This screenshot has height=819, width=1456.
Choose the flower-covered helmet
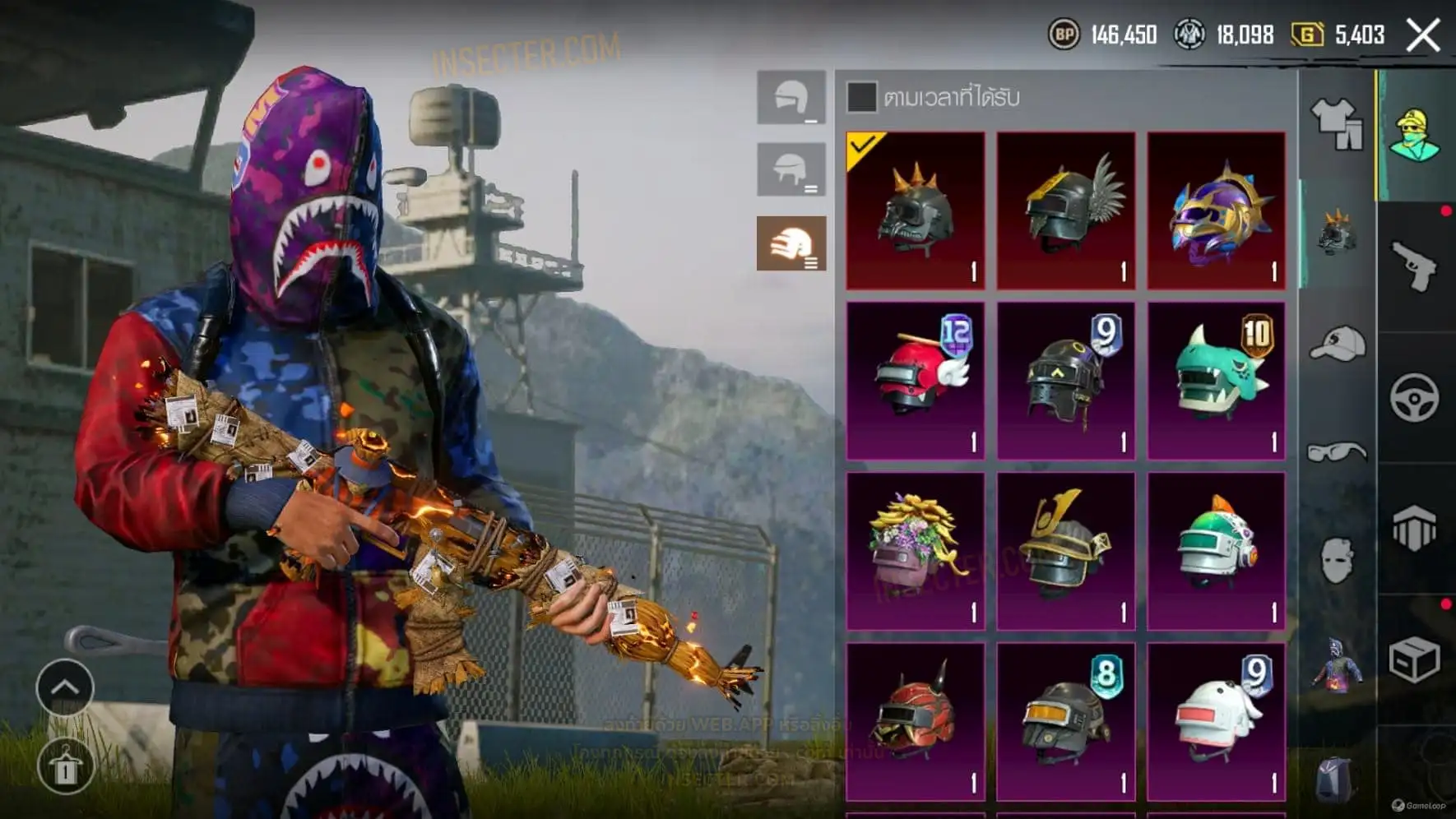pyautogui.click(x=915, y=550)
